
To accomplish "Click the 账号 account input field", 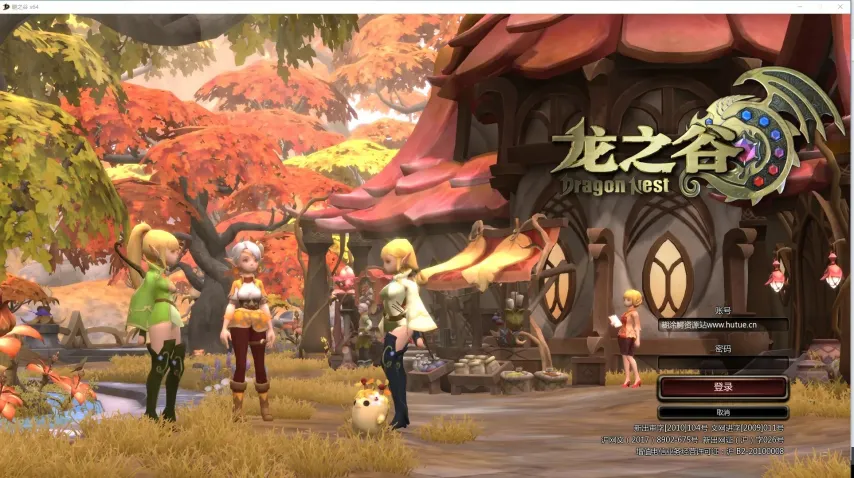I will pos(723,325).
